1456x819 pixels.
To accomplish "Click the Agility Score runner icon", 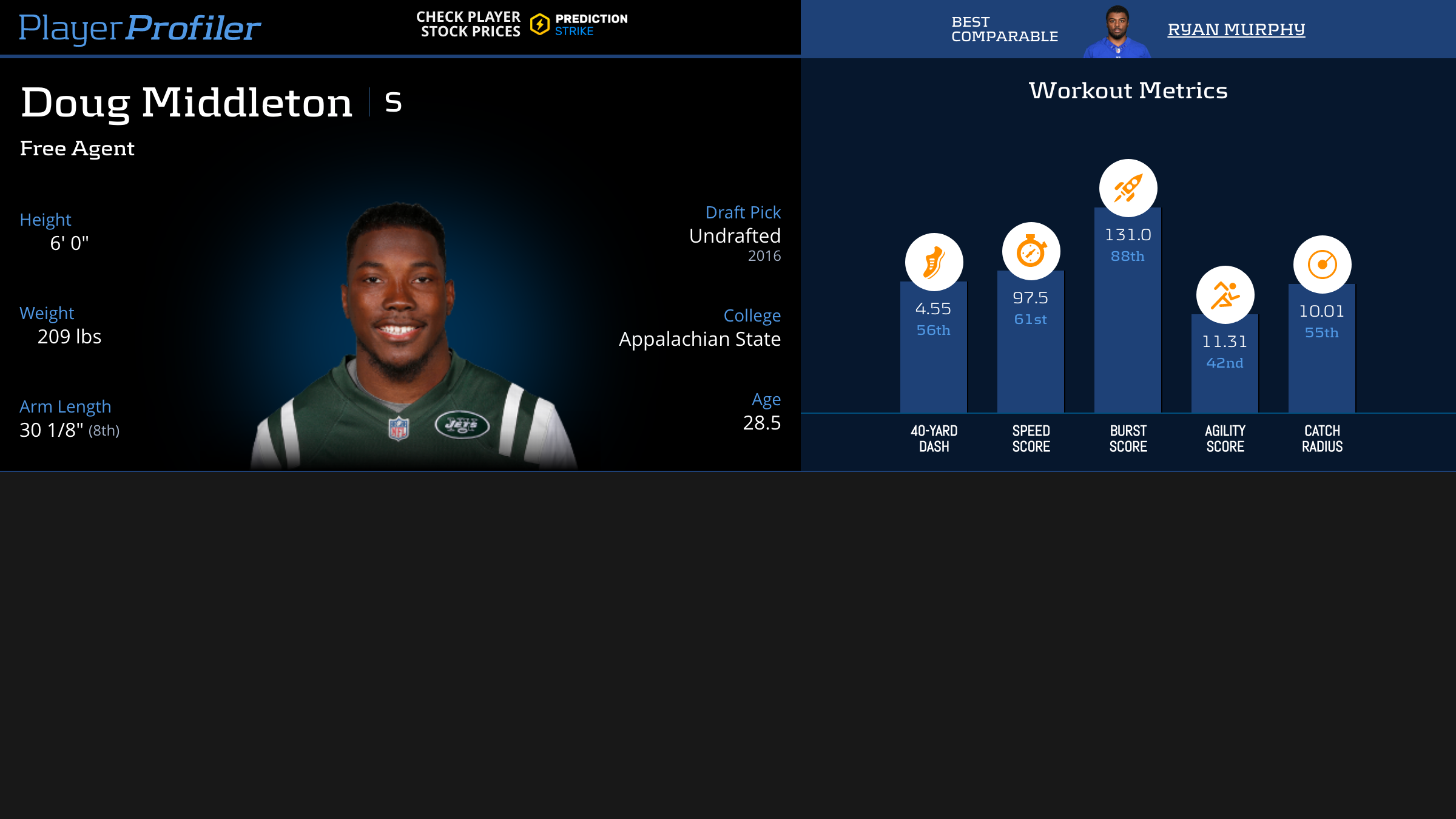I will pos(1225,295).
